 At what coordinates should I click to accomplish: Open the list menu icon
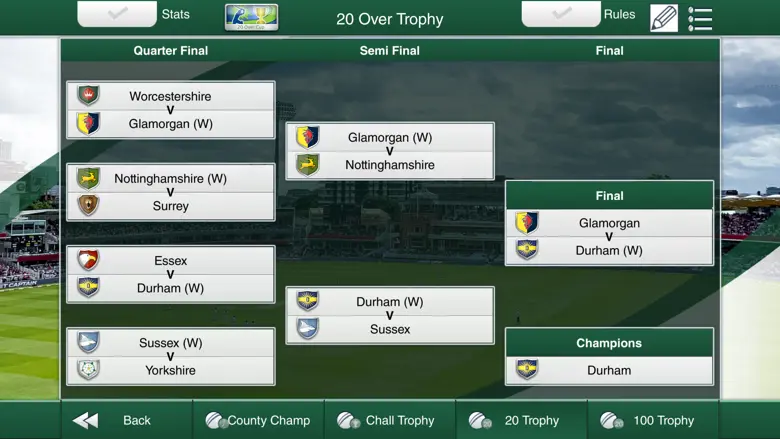point(700,18)
